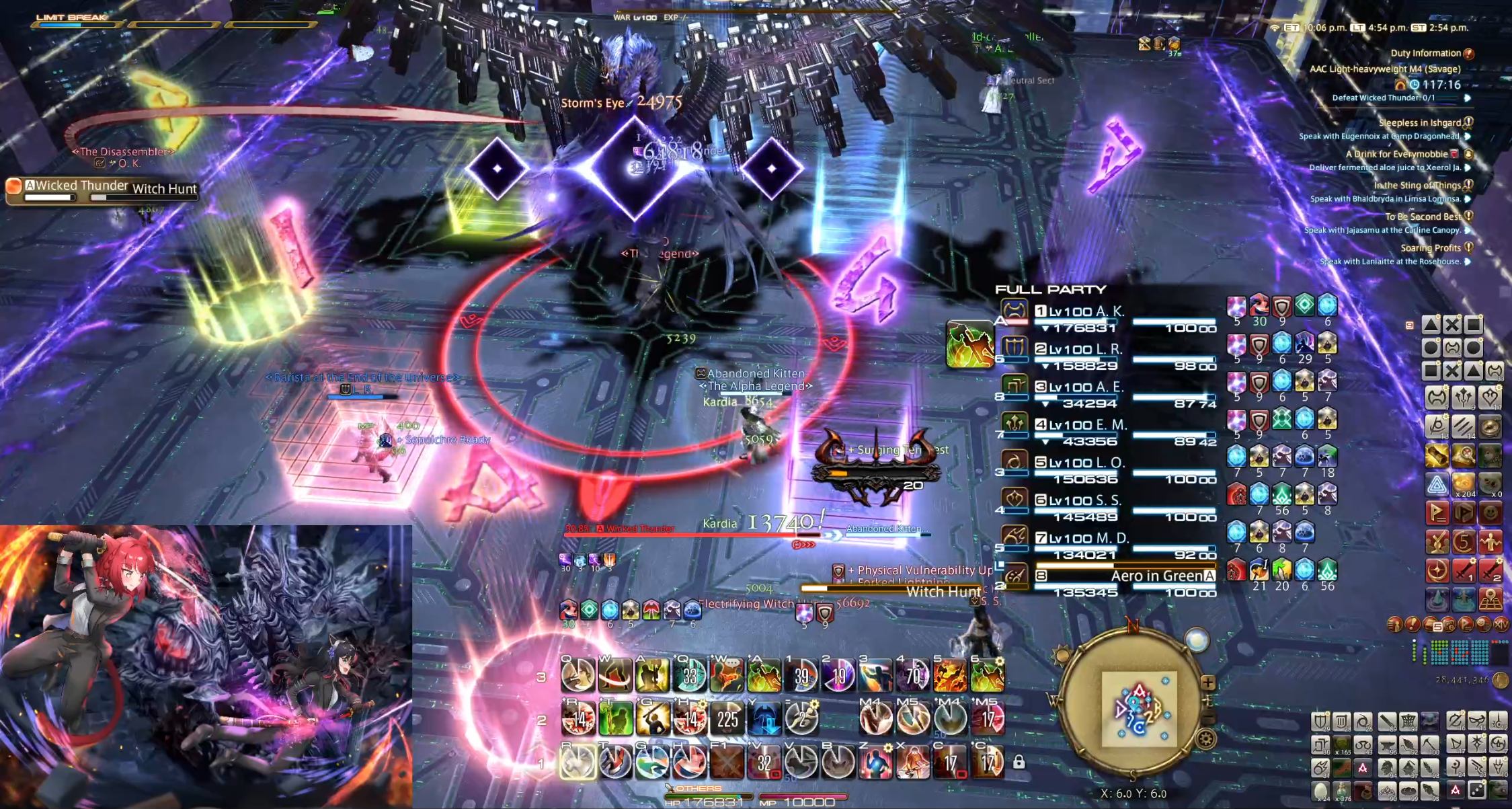Use the ability showing 225 cooldown

click(x=727, y=720)
